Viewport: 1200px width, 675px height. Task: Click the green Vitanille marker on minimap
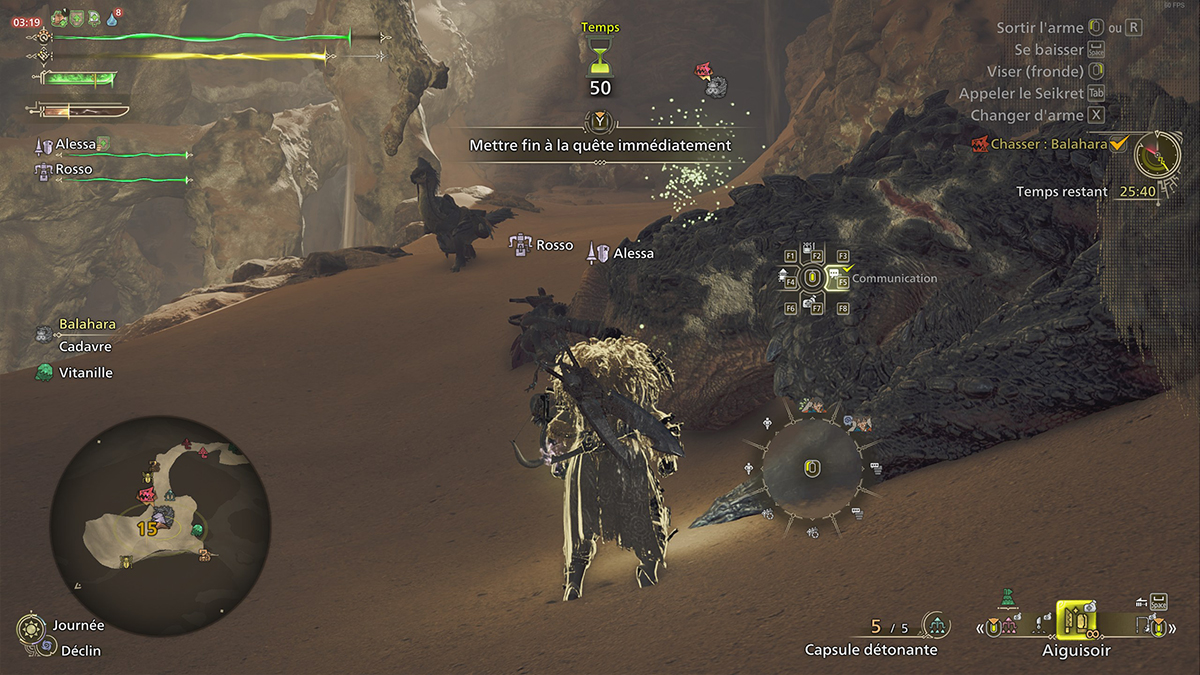click(x=197, y=529)
